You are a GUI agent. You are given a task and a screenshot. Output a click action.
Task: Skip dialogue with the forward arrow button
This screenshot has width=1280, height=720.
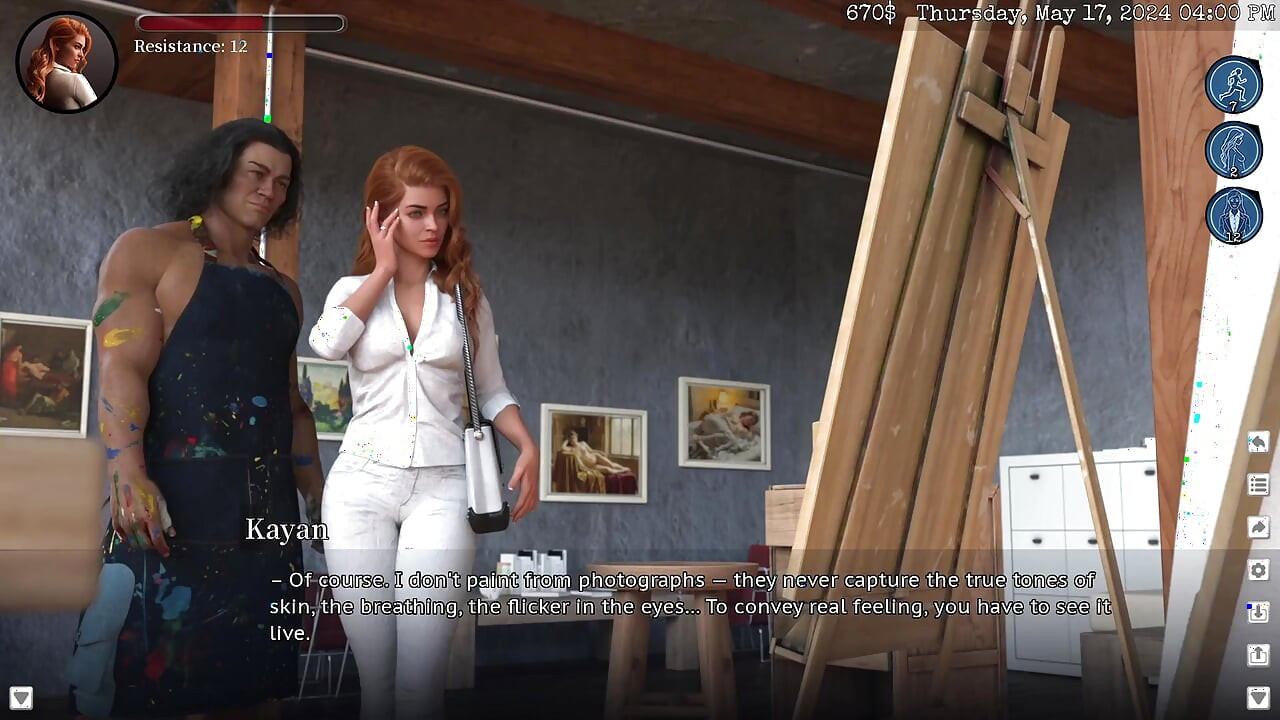click(x=1258, y=527)
